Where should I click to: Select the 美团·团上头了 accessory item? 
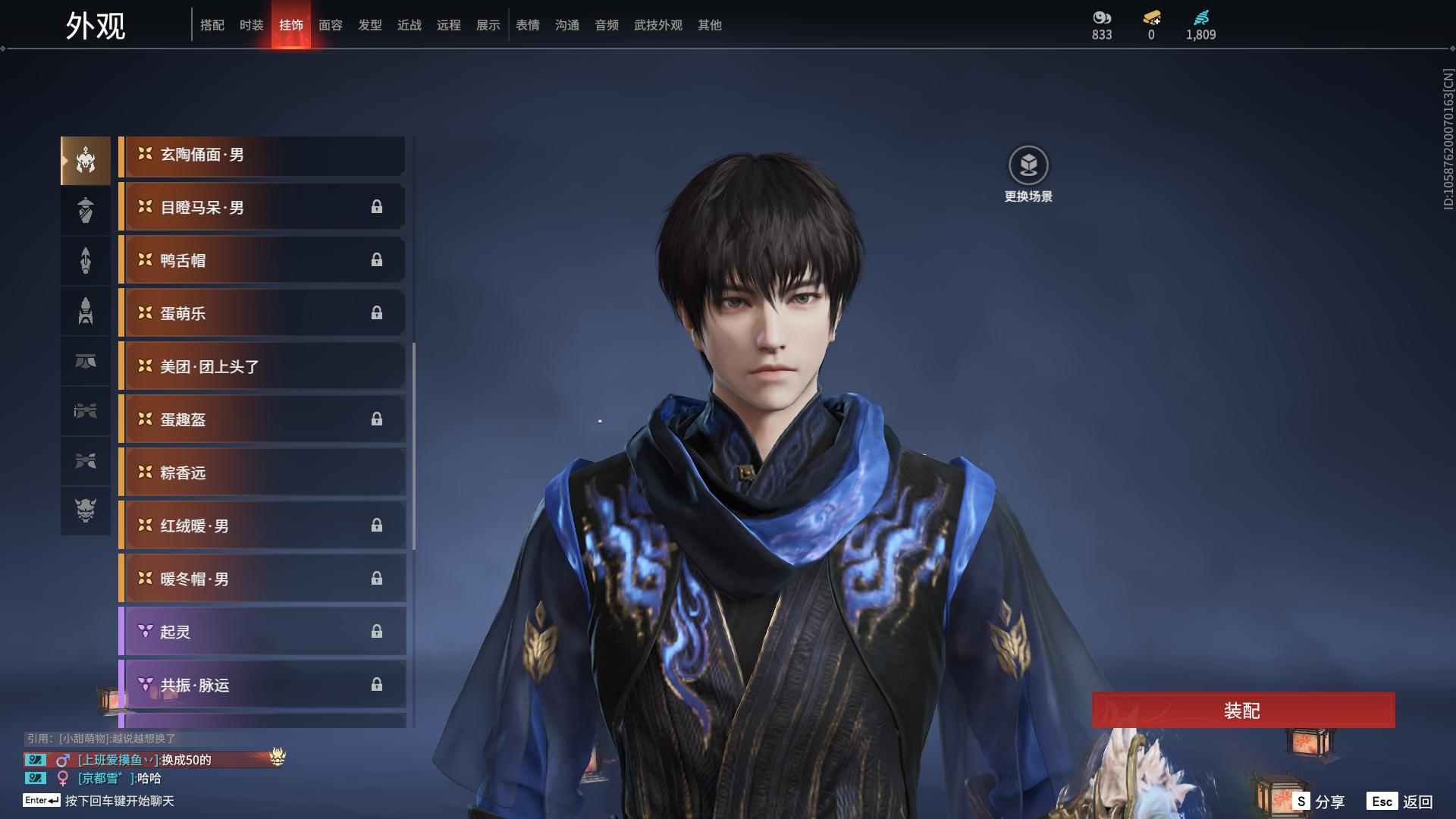click(262, 366)
